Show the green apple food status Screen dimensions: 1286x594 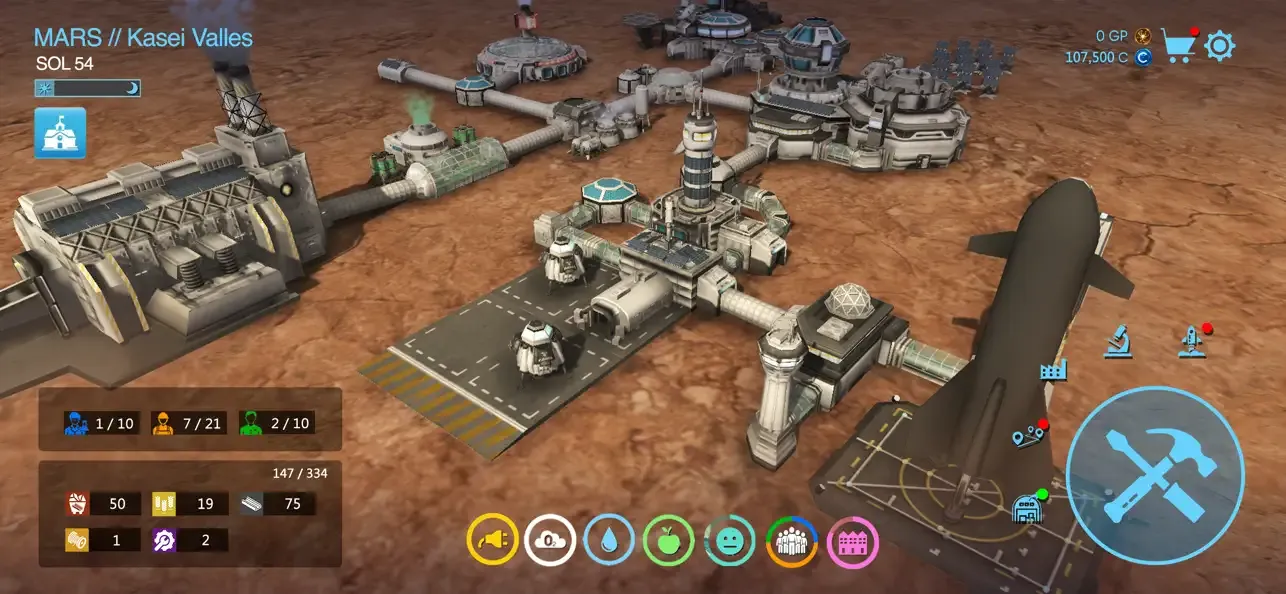[669, 541]
